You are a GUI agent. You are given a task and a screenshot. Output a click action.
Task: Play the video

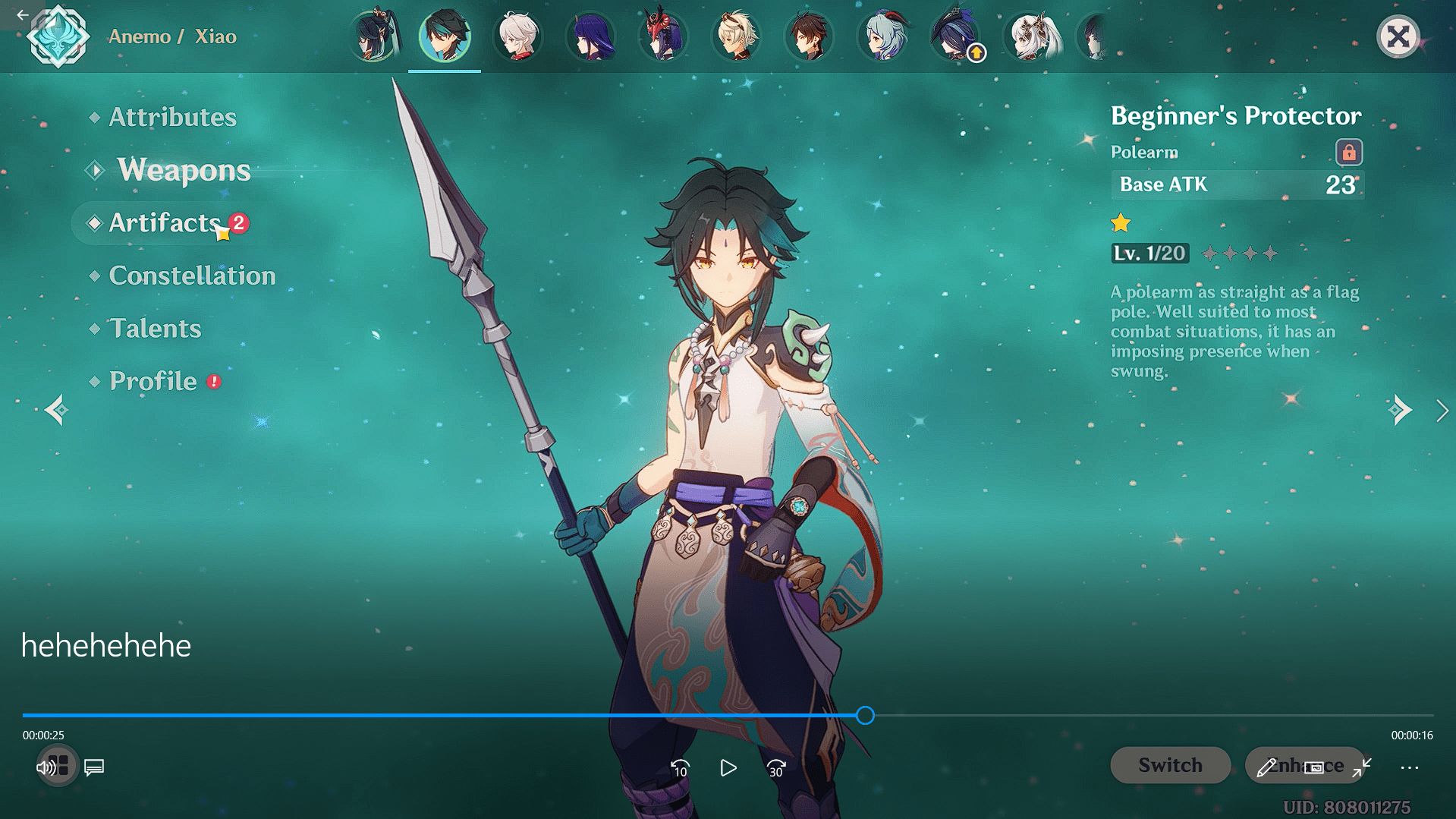coord(728,768)
